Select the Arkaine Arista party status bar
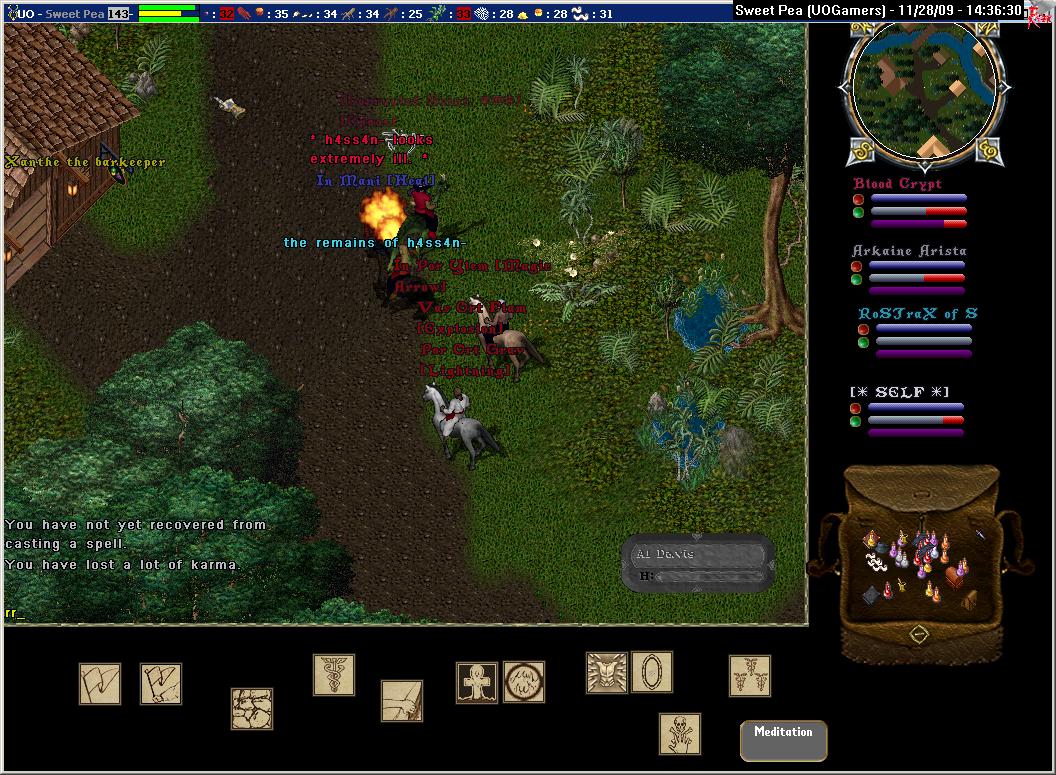Viewport: 1056px width, 775px height. (909, 270)
